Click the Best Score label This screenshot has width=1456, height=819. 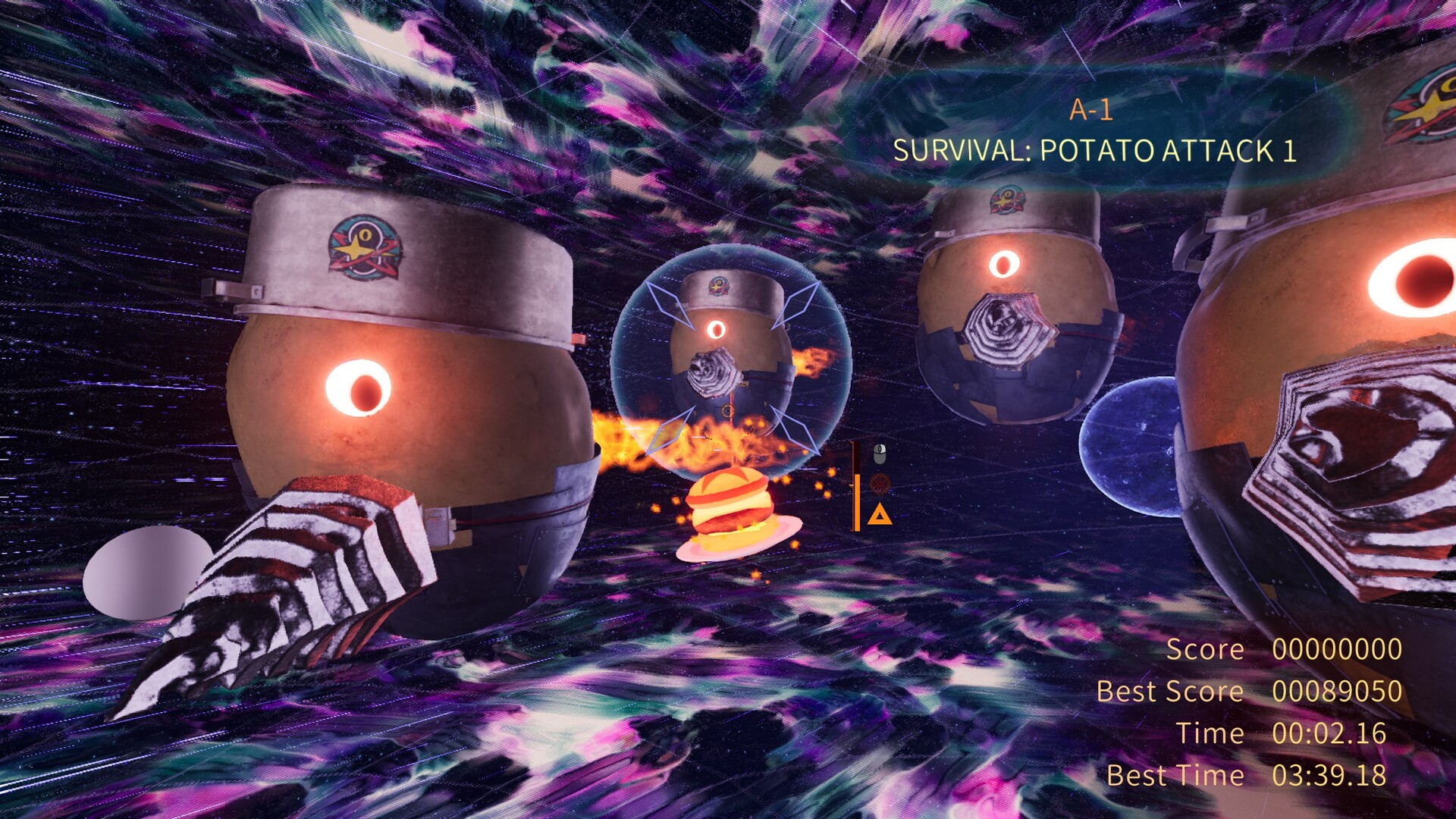point(1169,691)
